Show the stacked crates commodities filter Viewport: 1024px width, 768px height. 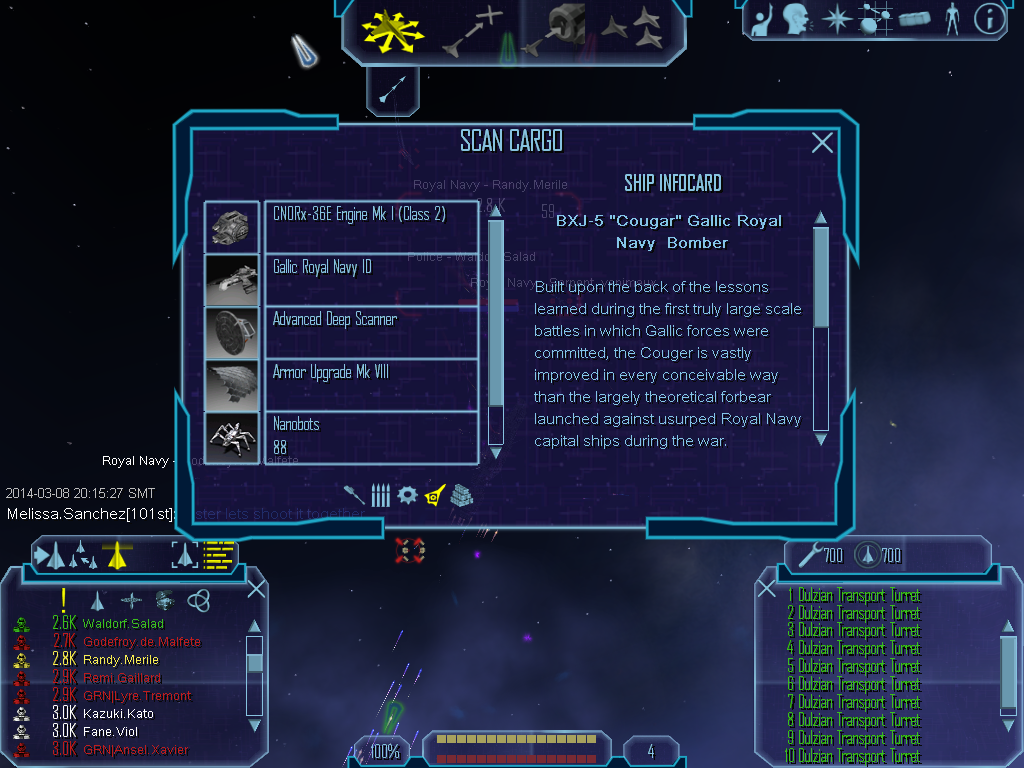(460, 494)
